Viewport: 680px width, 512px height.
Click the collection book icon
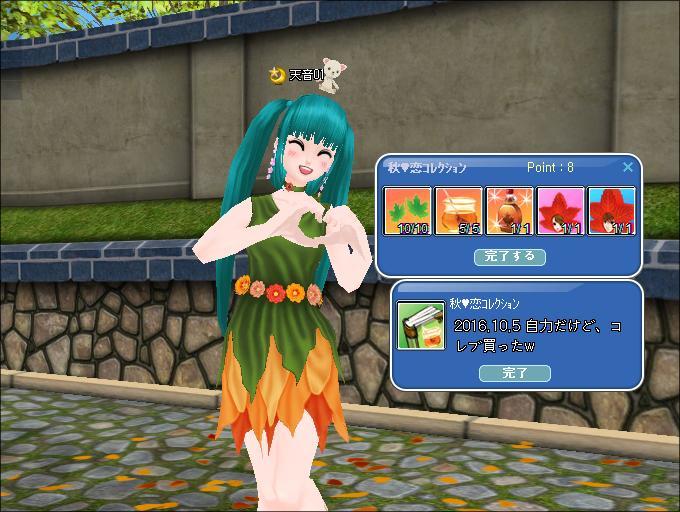[x=422, y=325]
